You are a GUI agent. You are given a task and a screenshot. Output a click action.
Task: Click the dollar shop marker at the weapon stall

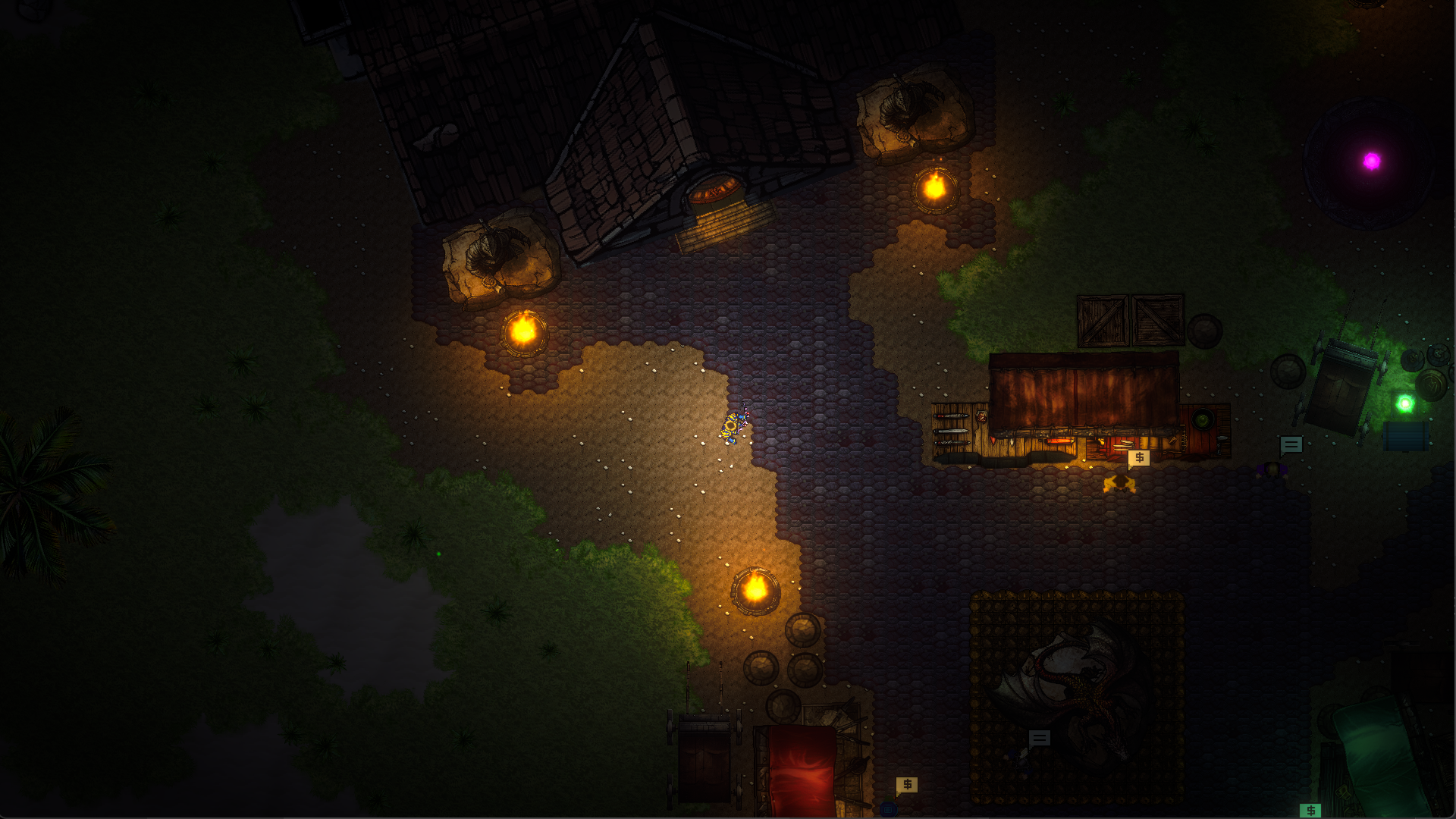tap(1138, 458)
